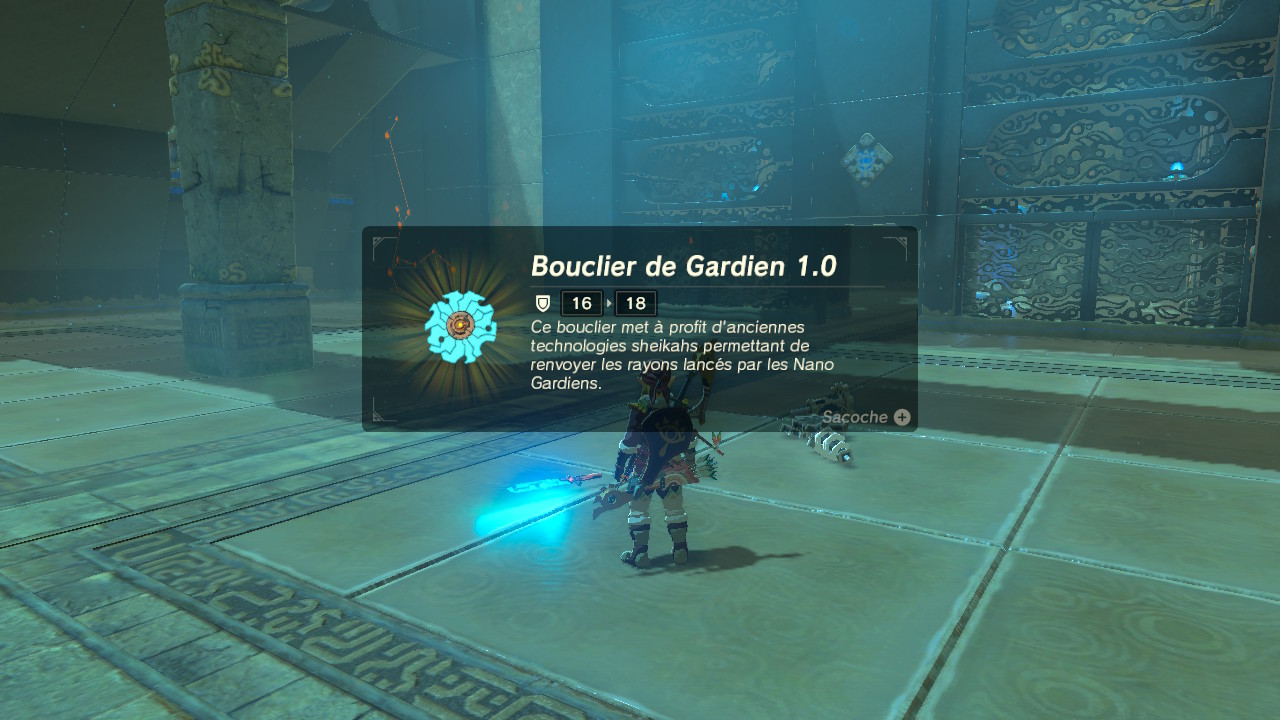Viewport: 1280px width, 720px height.
Task: Select the Bouclier de Gardien shield icon
Action: (x=460, y=327)
